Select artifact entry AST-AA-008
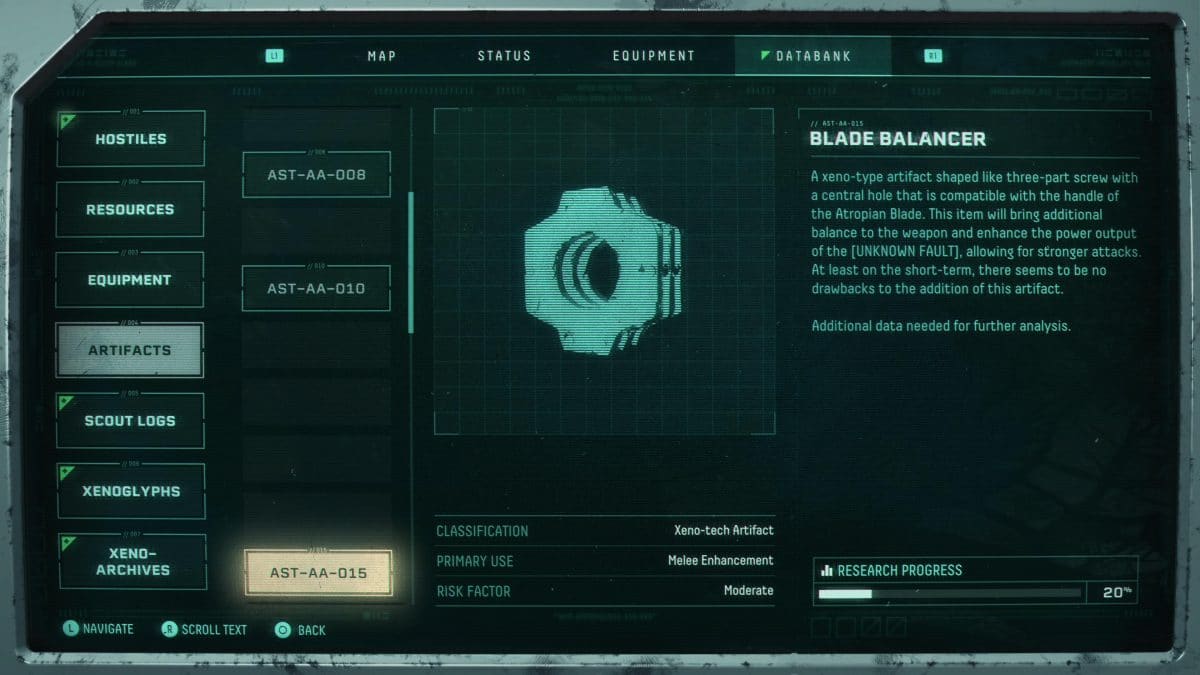Screen dimensions: 1200x675 (x=316, y=175)
